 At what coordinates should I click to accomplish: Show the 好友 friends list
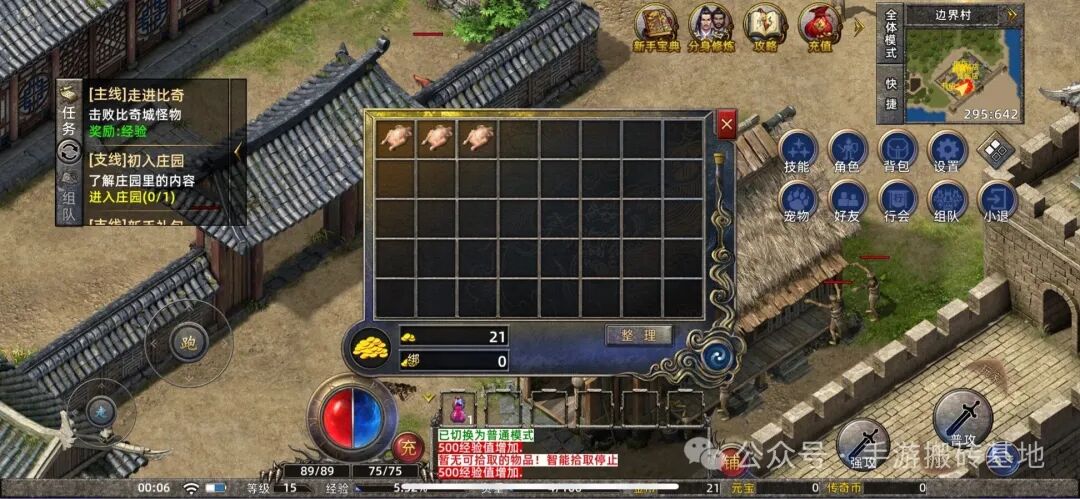[x=847, y=200]
